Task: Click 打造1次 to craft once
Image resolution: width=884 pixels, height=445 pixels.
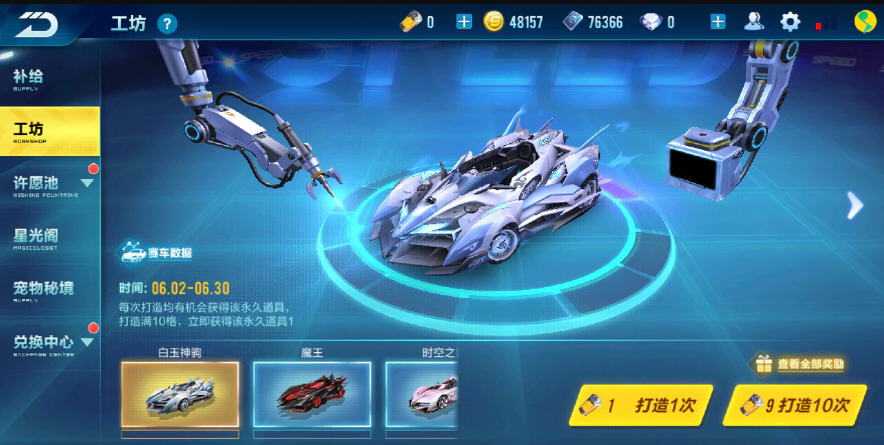Action: pyautogui.click(x=641, y=405)
